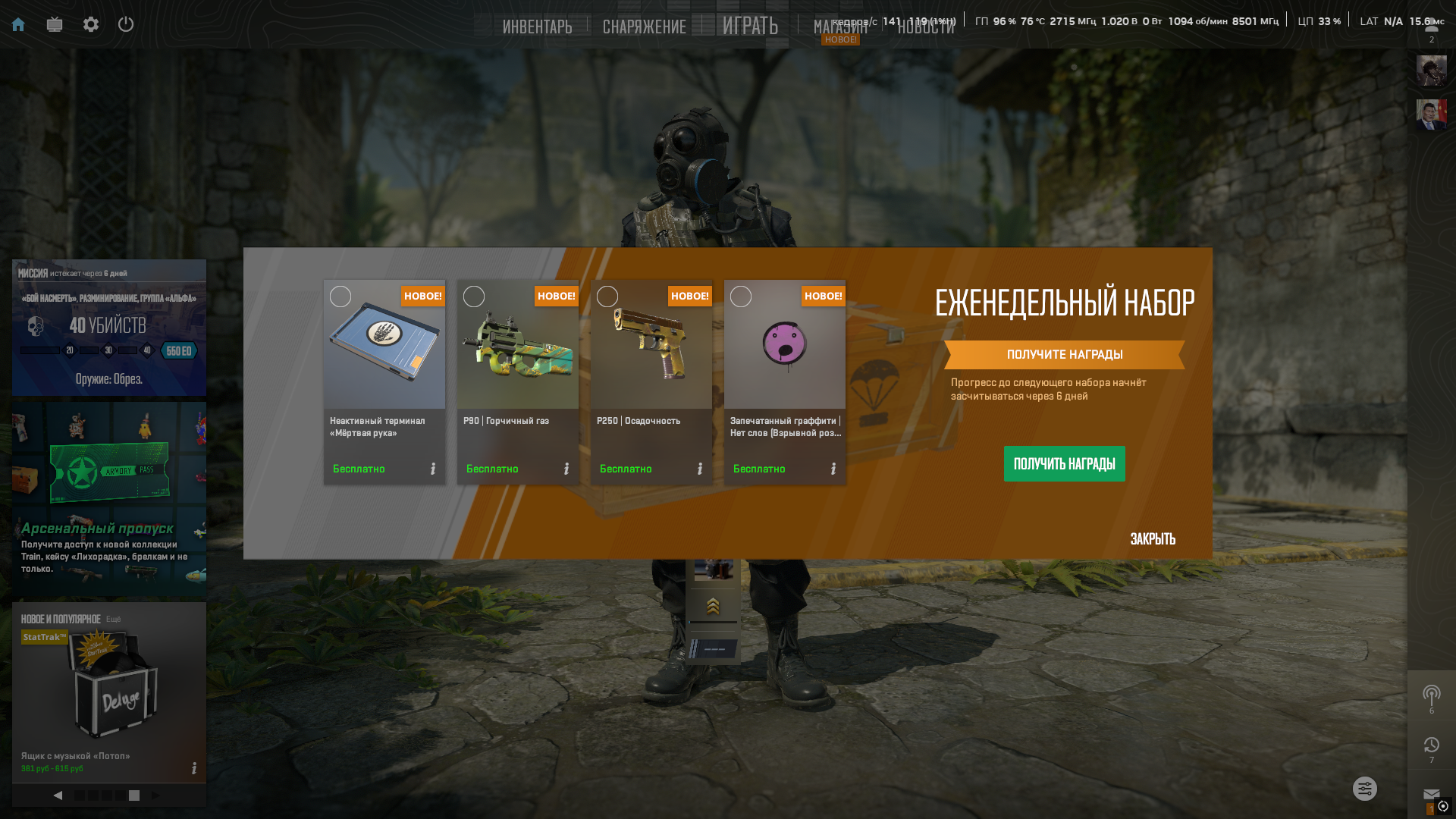Show info for the P90 reward
The width and height of the screenshot is (1456, 819).
pyautogui.click(x=566, y=469)
